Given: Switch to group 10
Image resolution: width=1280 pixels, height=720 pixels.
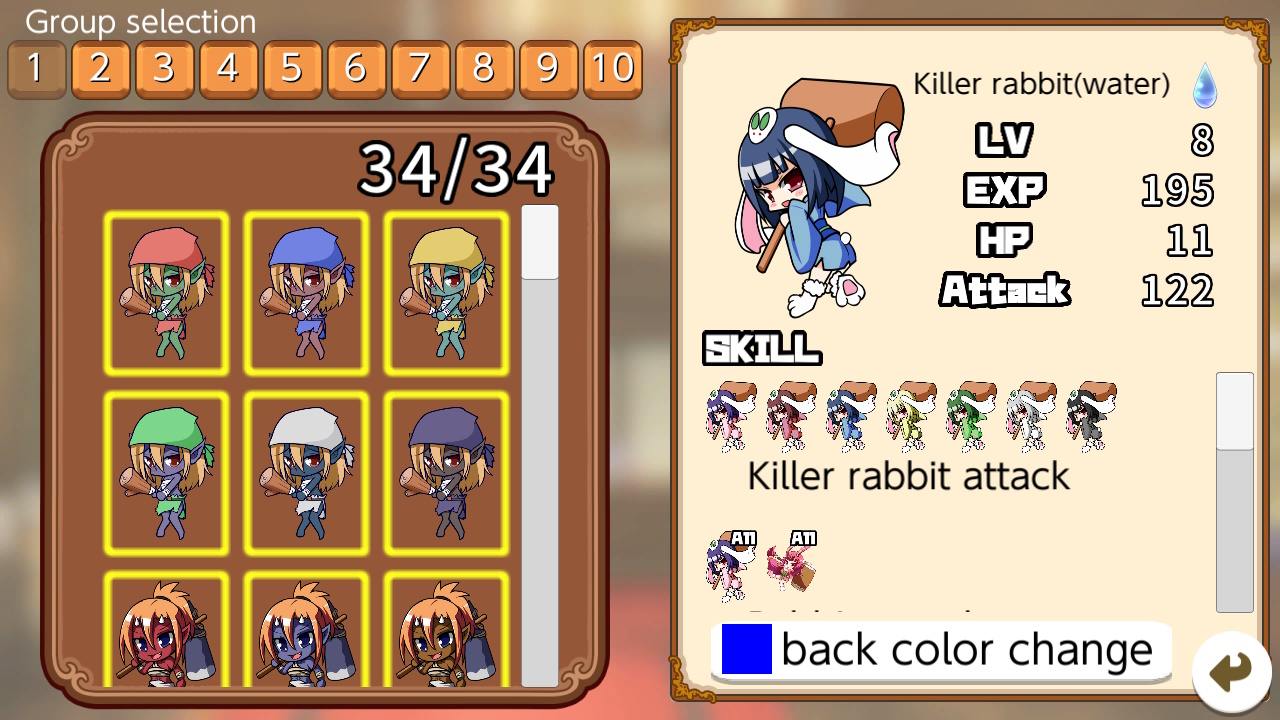Looking at the screenshot, I should (612, 69).
